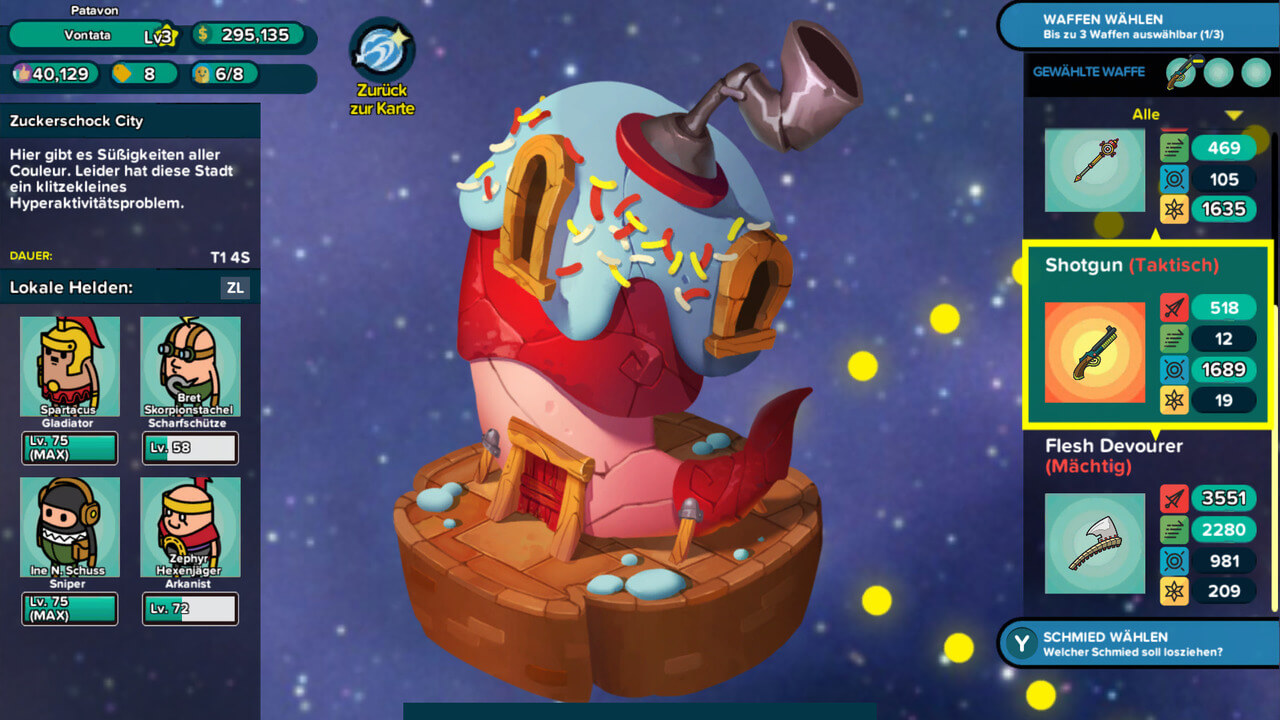
Task: View Zephyr Hexenjäger the Arkanist
Action: coord(190,527)
